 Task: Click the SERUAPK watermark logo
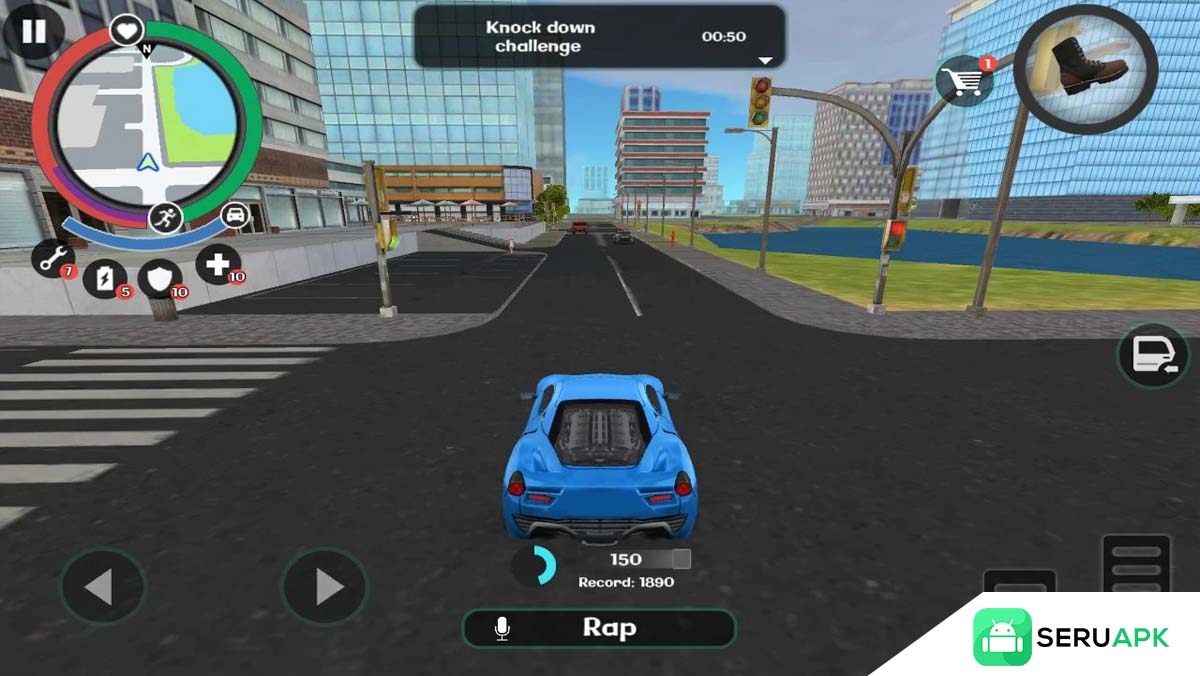tap(1070, 637)
